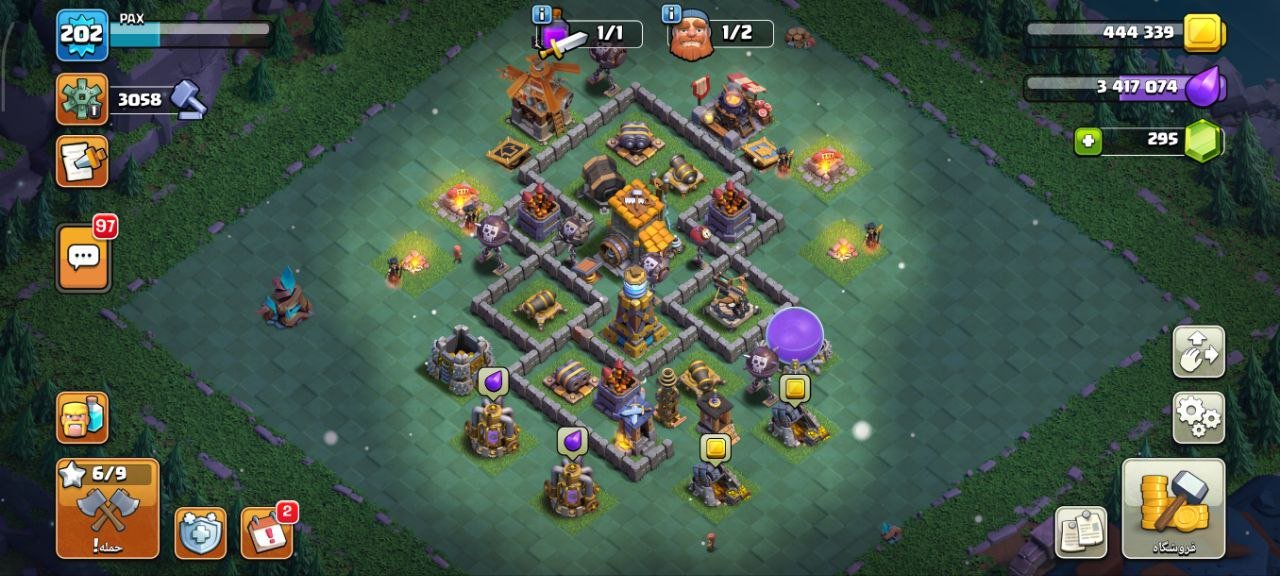Open the settings gears button

pyautogui.click(x=1198, y=417)
